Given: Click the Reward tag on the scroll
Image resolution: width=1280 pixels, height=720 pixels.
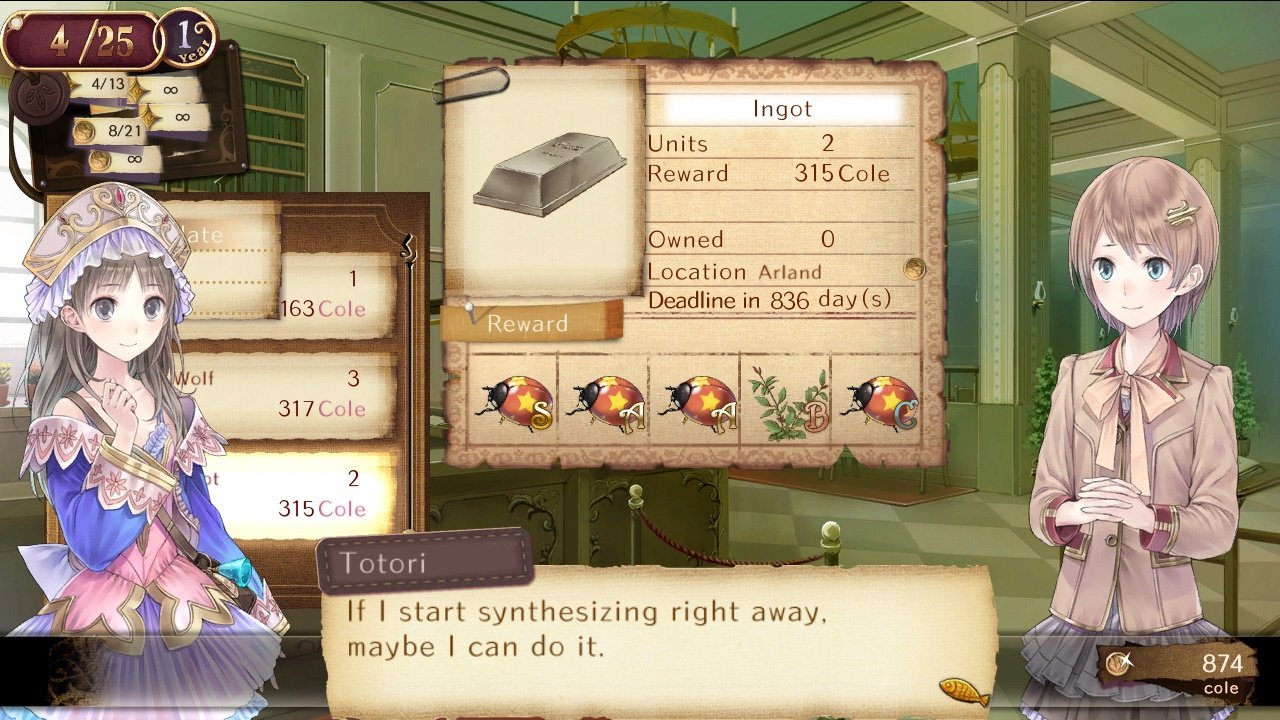Looking at the screenshot, I should tap(527, 323).
